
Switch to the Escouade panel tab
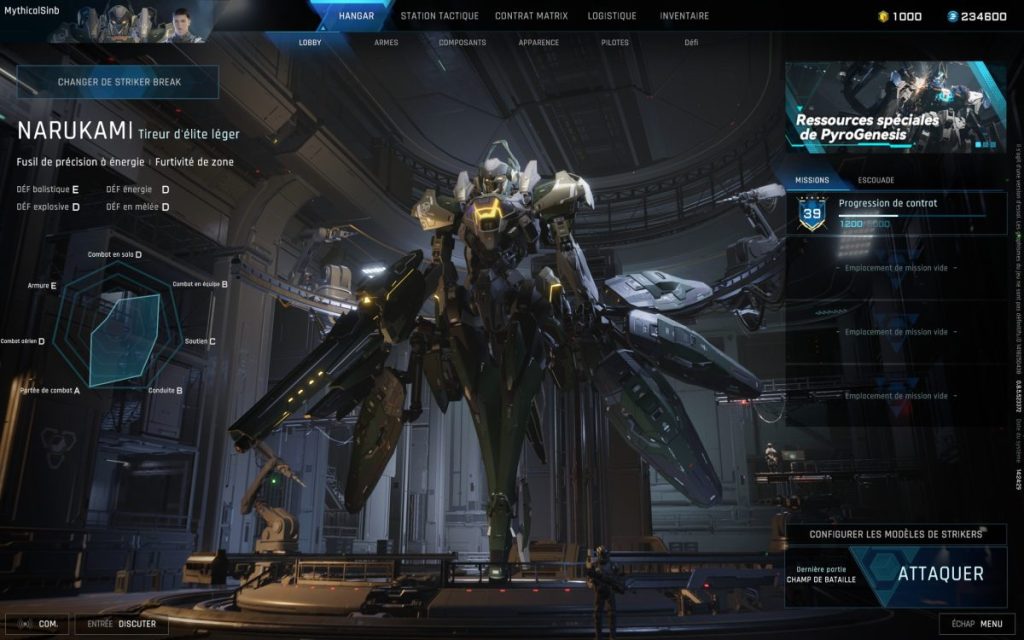pyautogui.click(x=876, y=180)
